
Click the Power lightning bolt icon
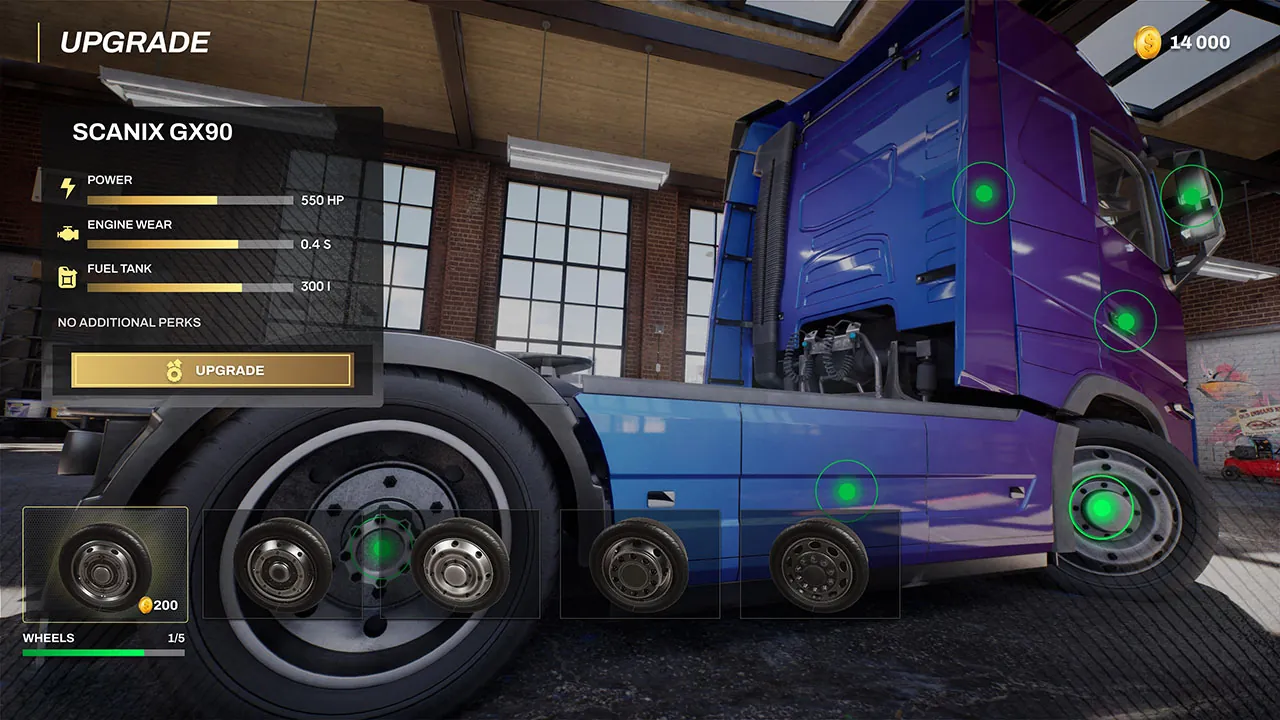point(67,186)
